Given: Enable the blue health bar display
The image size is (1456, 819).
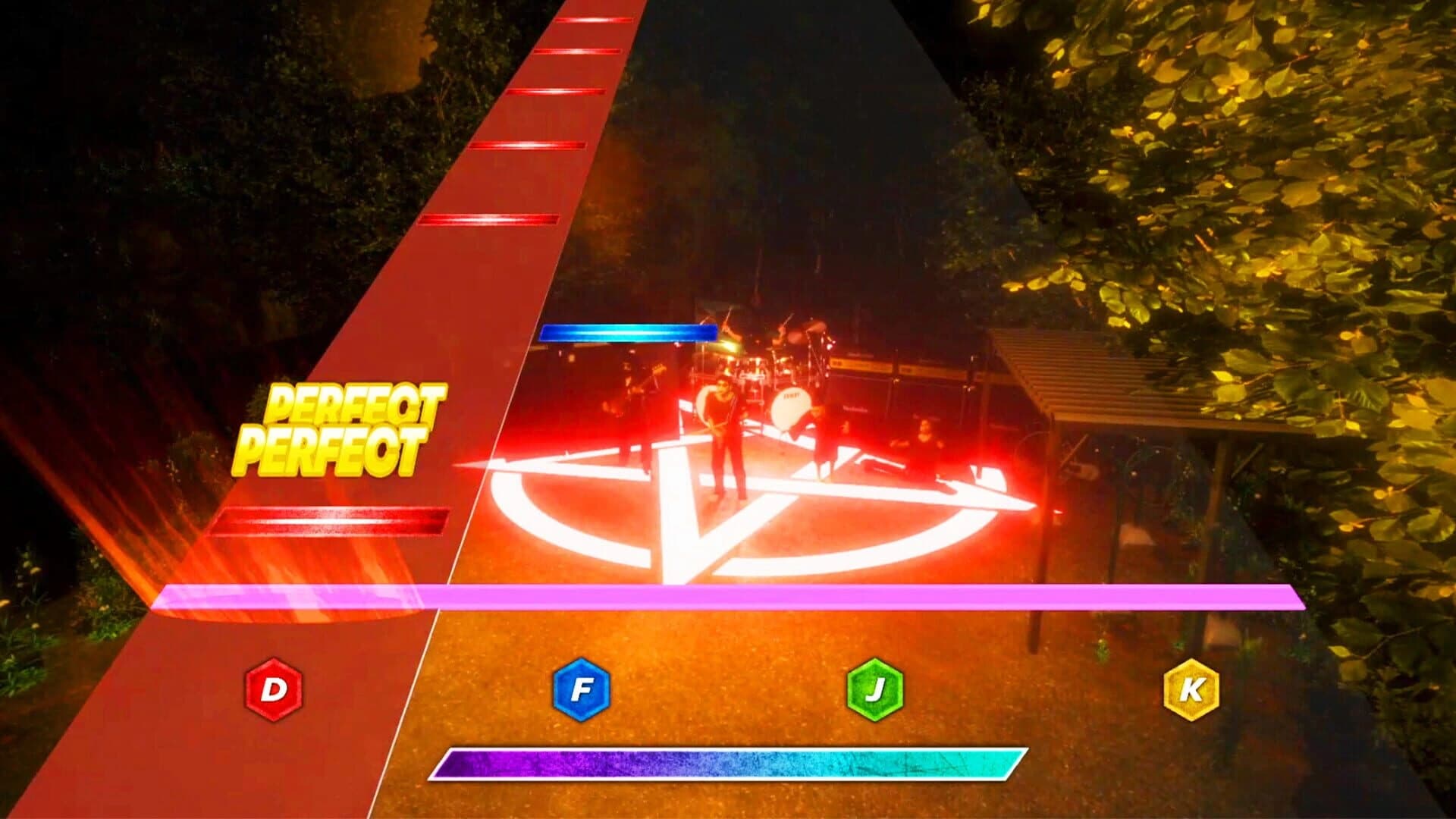Looking at the screenshot, I should [628, 331].
